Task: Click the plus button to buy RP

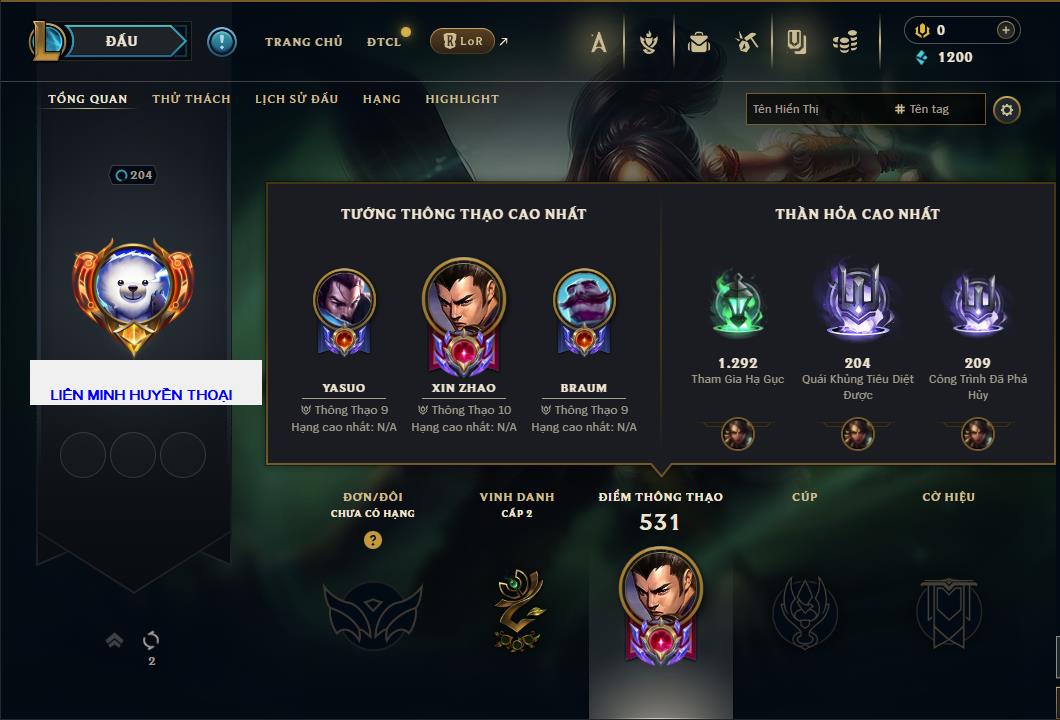Action: coord(1005,30)
